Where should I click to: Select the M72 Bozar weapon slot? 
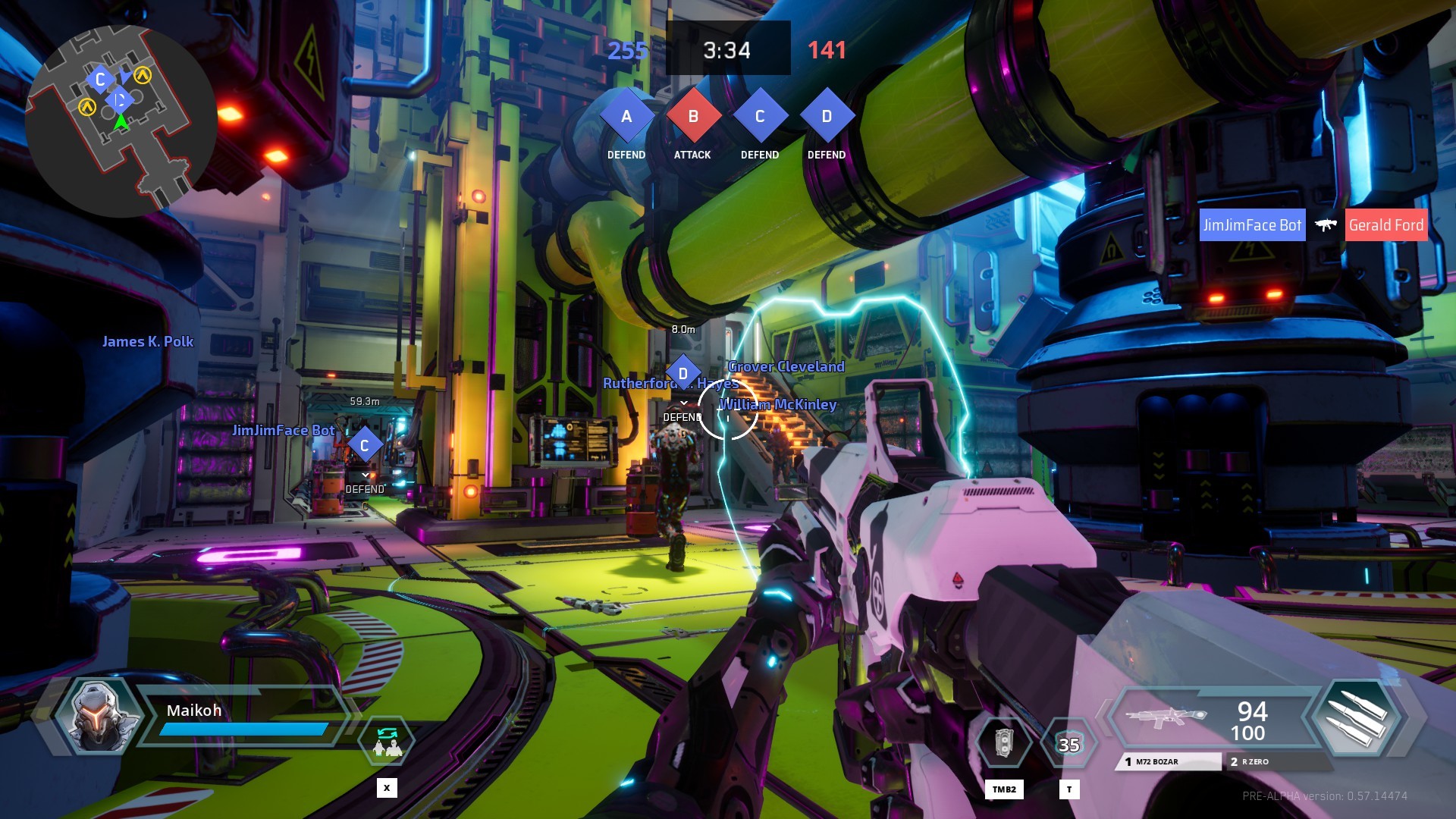[1168, 761]
